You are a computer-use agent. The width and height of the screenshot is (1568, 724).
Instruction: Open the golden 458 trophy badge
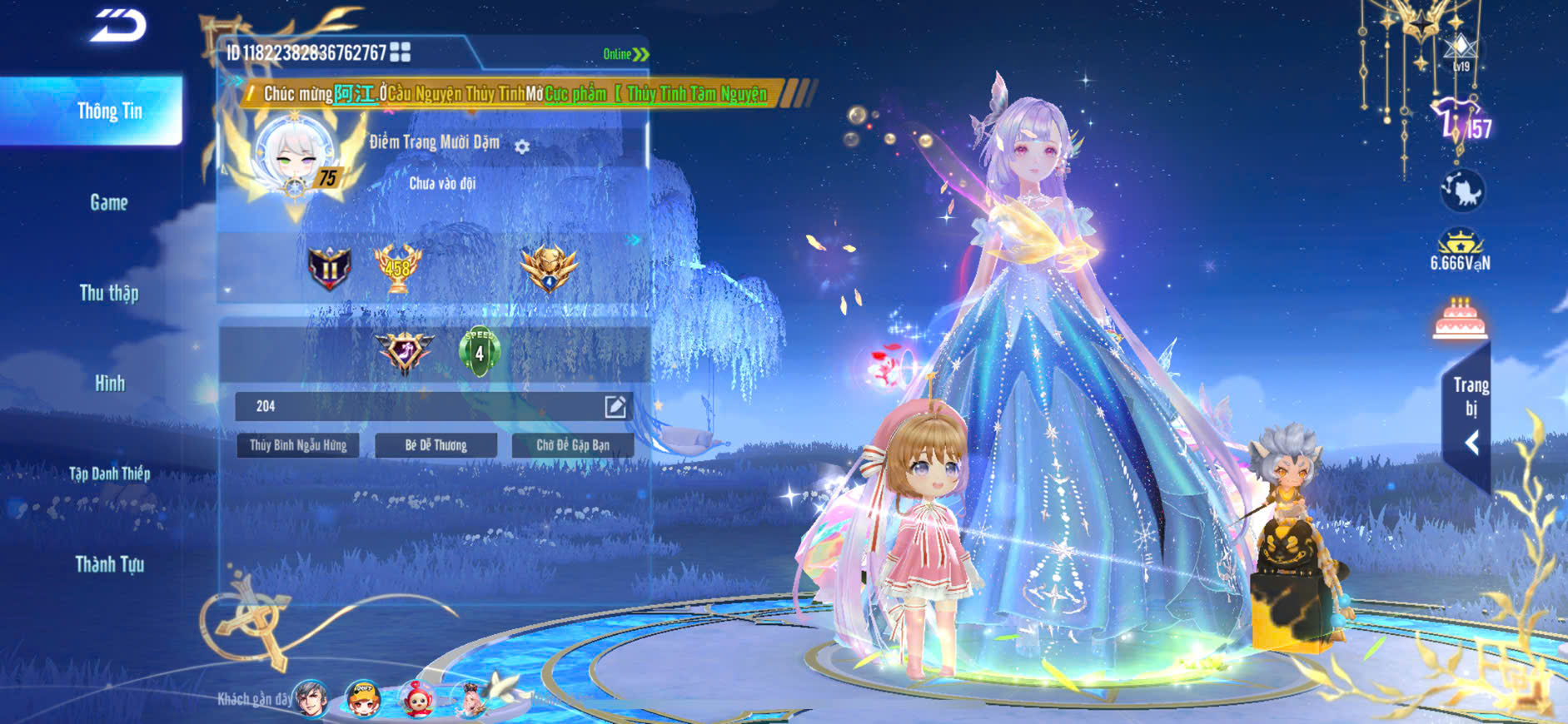coord(397,268)
